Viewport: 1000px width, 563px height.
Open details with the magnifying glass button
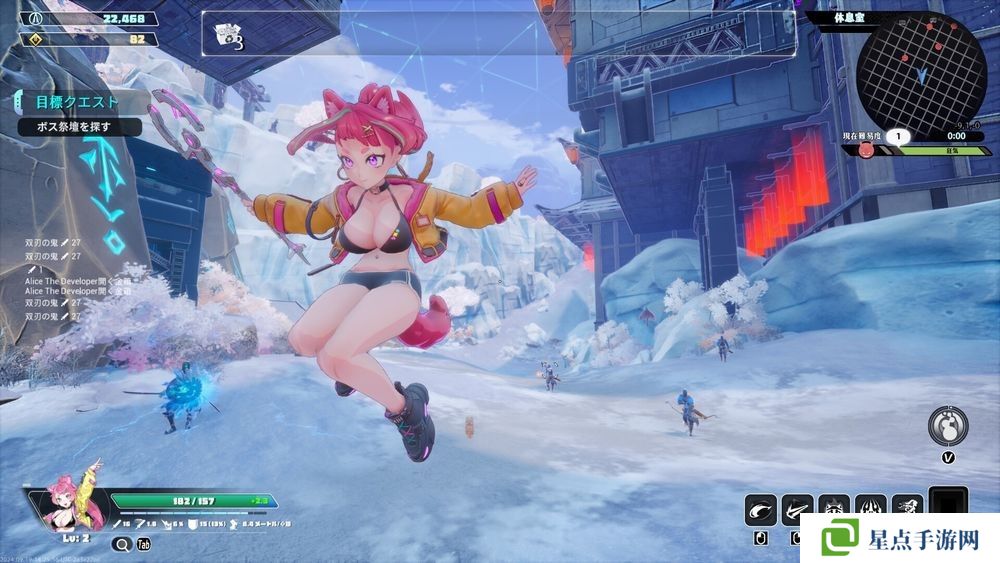tap(122, 544)
